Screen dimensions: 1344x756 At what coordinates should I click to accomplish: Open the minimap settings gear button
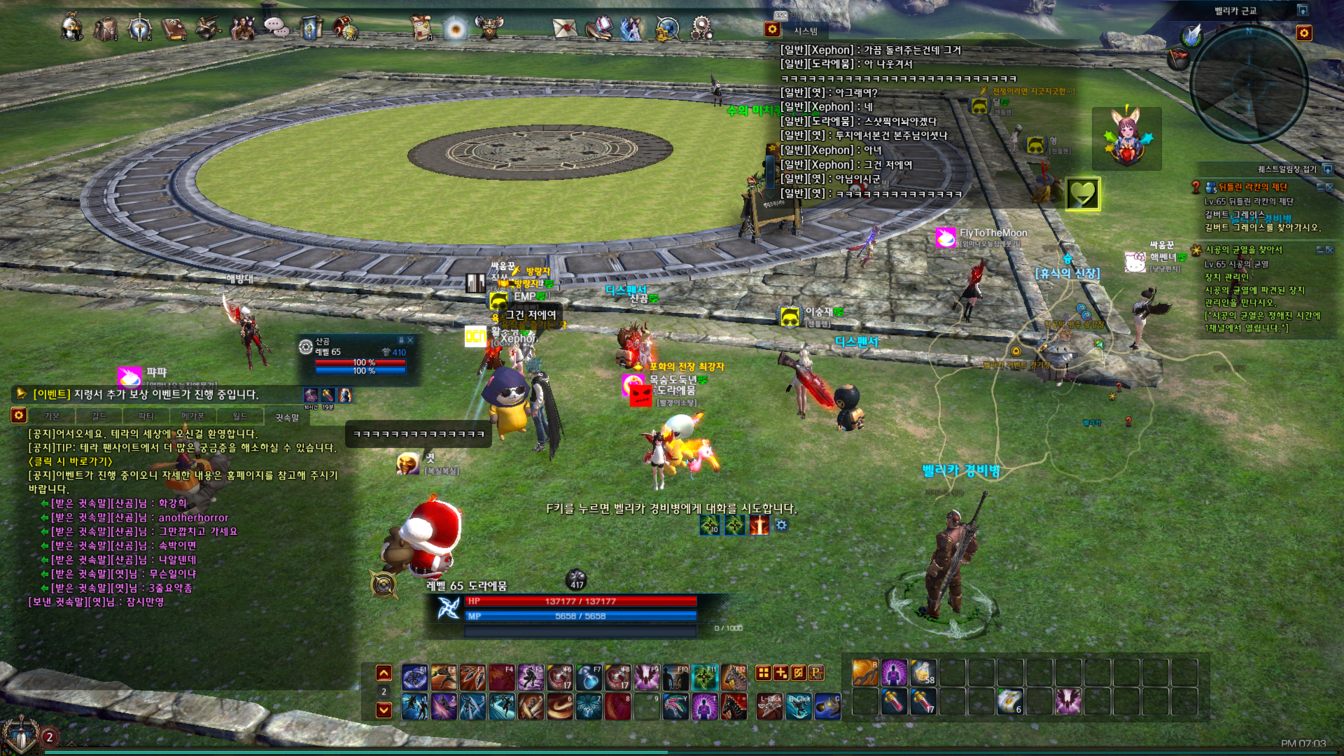pos(1303,34)
